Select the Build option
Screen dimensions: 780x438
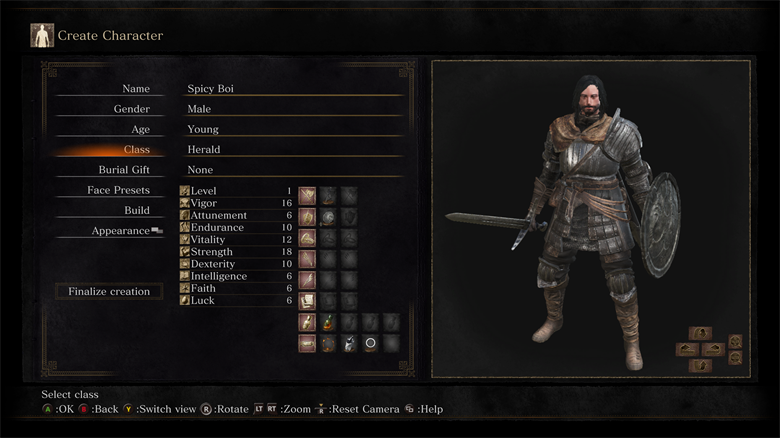[x=137, y=210]
